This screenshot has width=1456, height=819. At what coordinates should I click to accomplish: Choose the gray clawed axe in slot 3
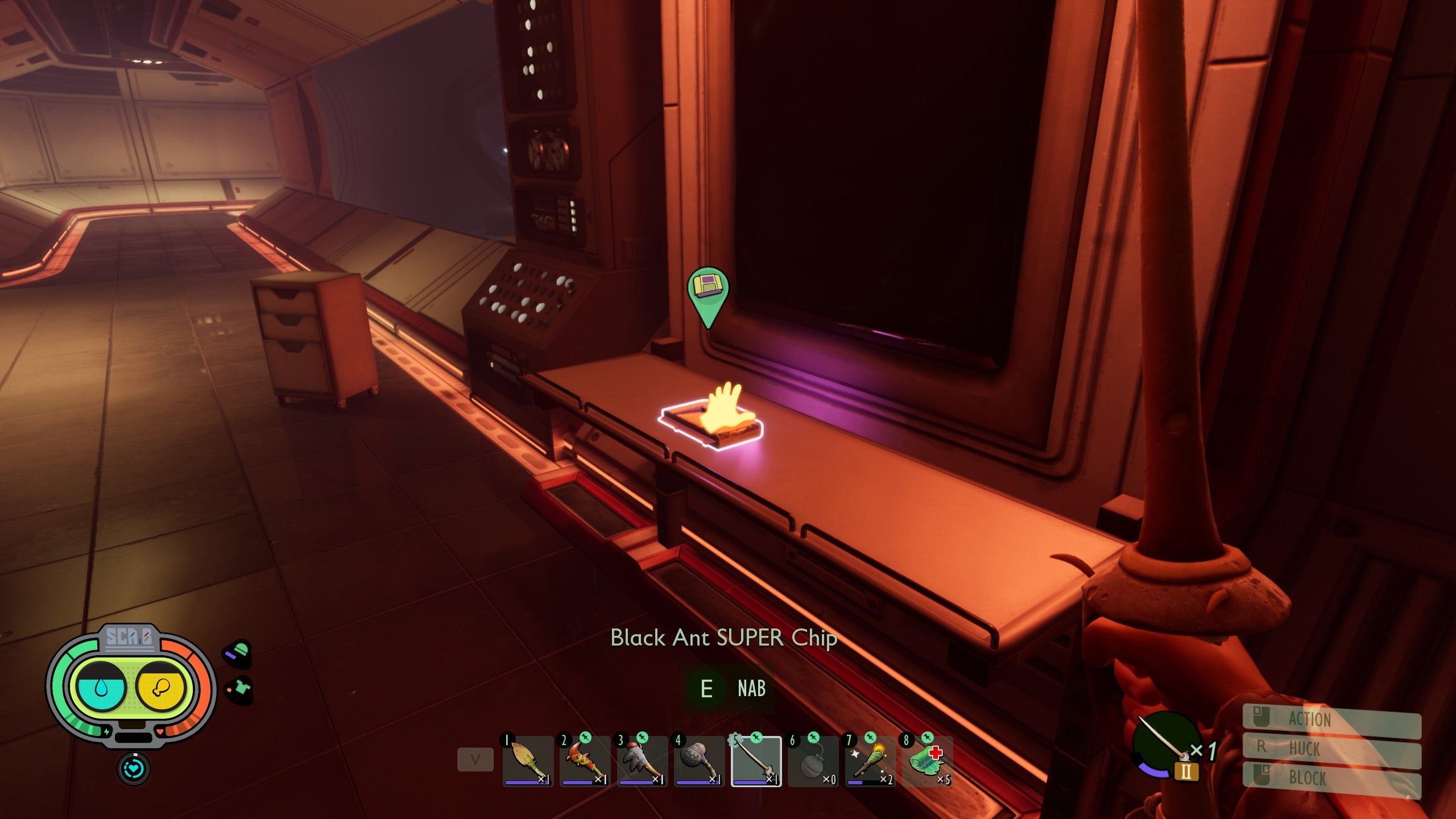[x=642, y=761]
